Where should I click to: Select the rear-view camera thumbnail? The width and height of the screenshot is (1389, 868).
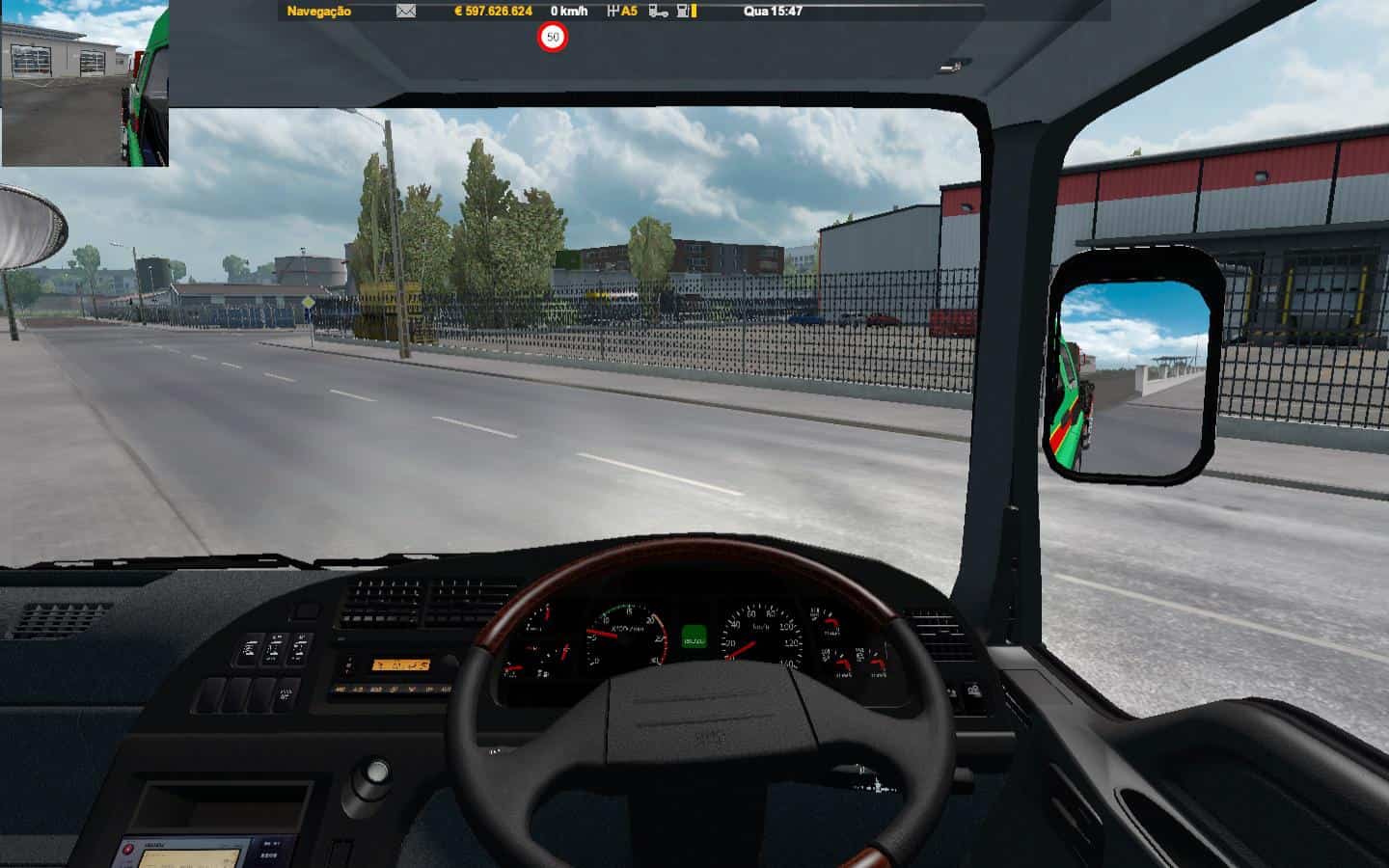(x=85, y=84)
